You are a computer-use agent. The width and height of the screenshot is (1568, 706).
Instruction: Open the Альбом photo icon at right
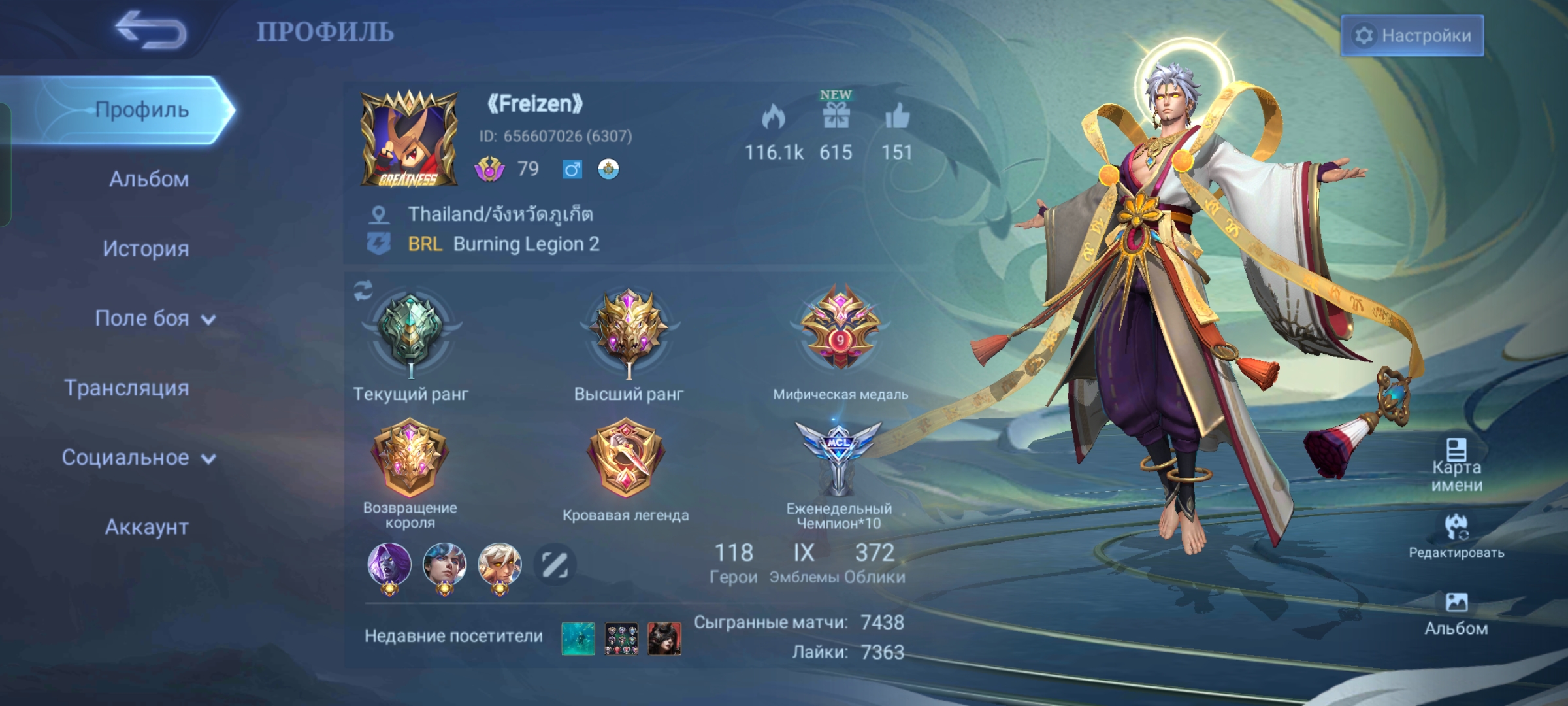(x=1456, y=613)
